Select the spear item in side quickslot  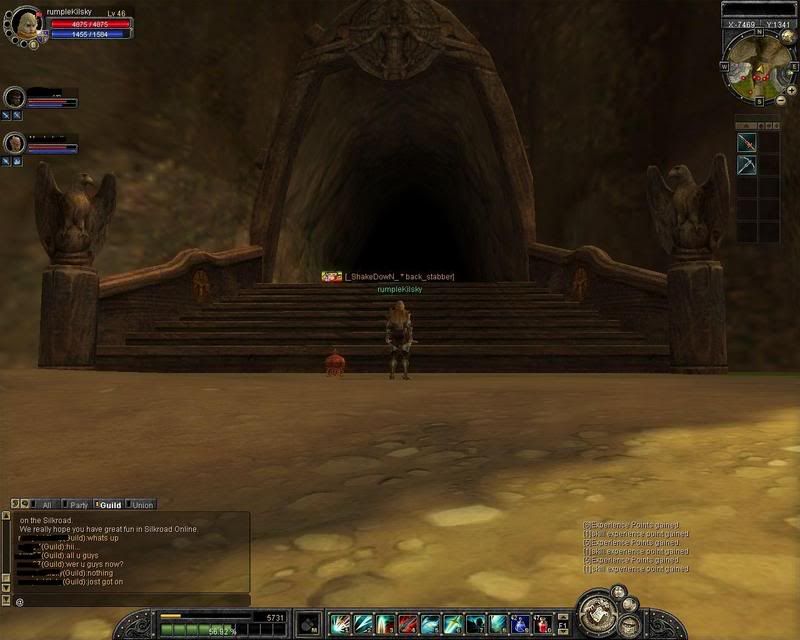tap(746, 143)
